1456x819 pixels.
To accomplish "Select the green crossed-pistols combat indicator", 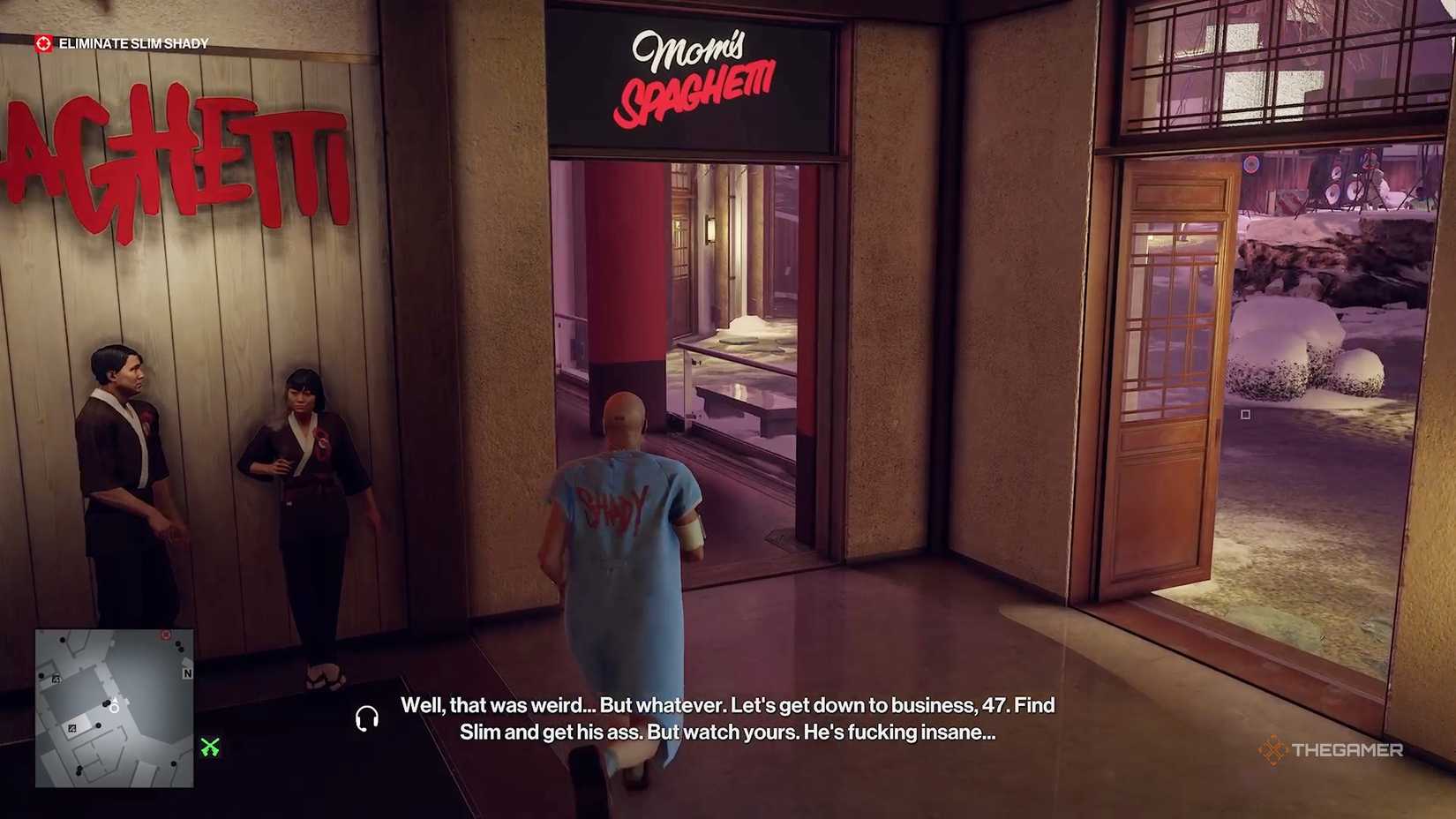I will point(208,746).
